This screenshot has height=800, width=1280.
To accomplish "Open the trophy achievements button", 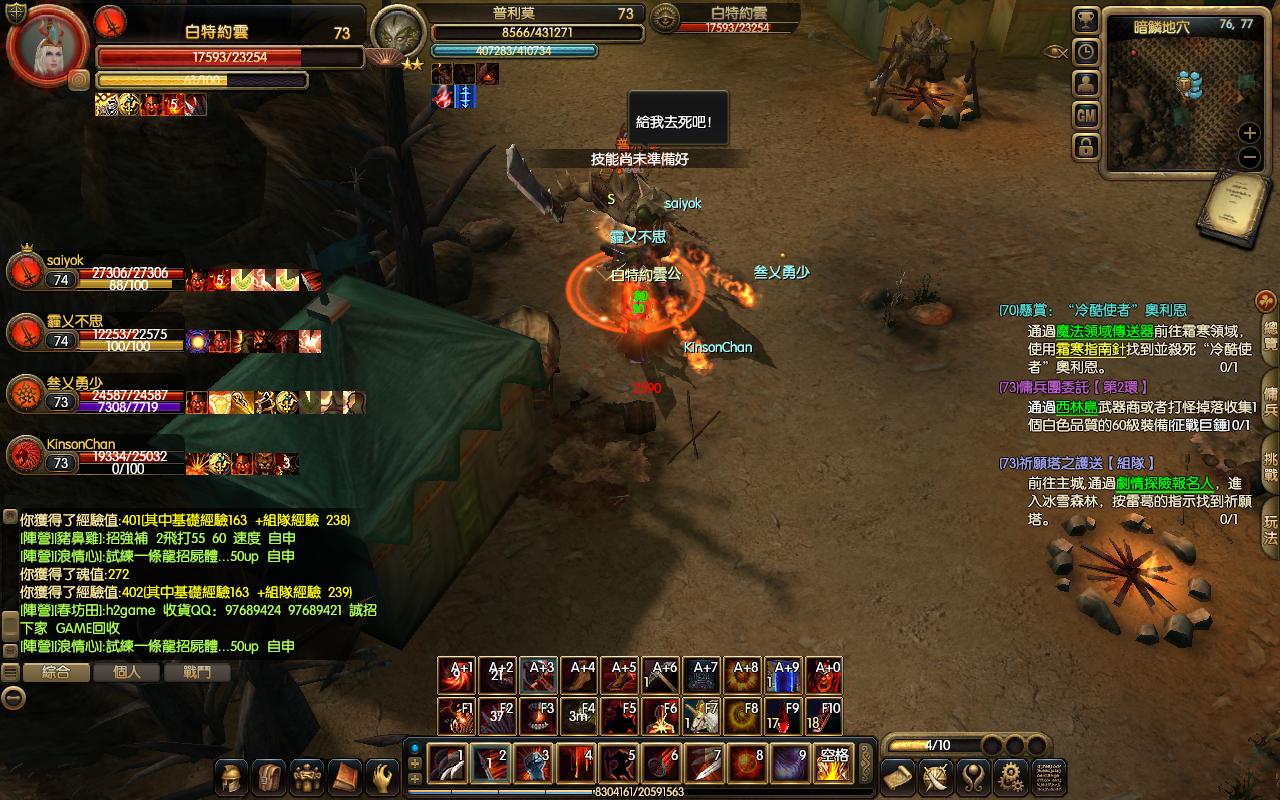I will [x=1086, y=20].
